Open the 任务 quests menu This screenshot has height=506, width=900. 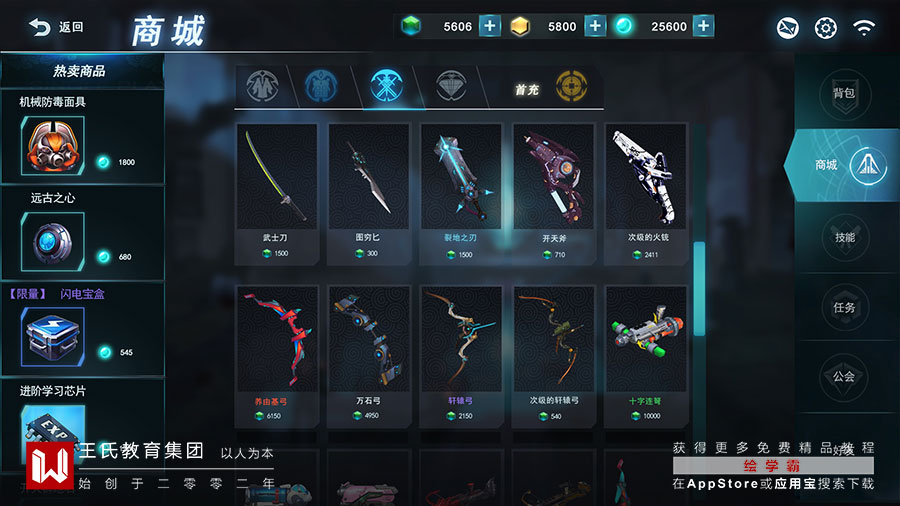[843, 307]
